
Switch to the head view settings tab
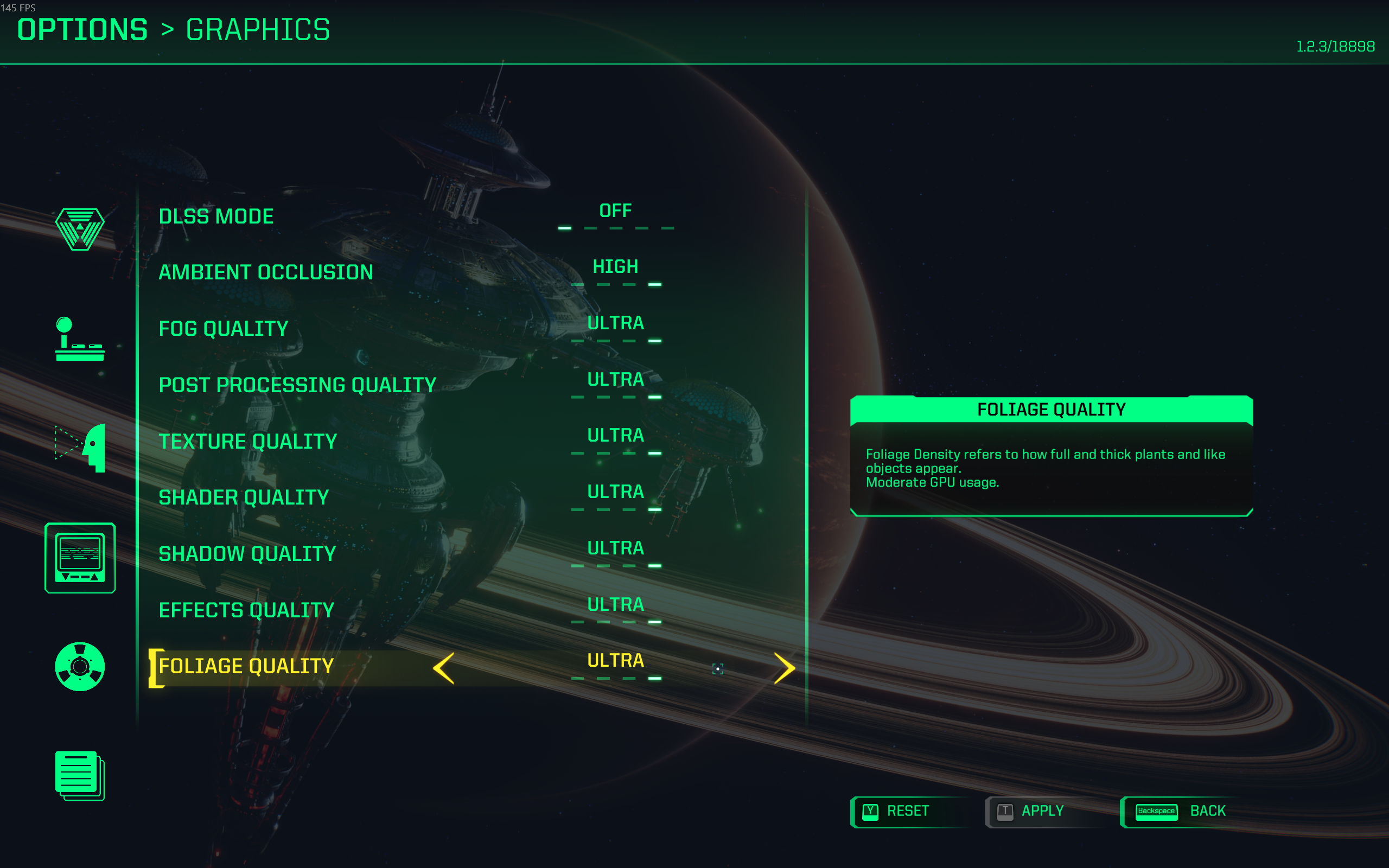pyautogui.click(x=81, y=448)
